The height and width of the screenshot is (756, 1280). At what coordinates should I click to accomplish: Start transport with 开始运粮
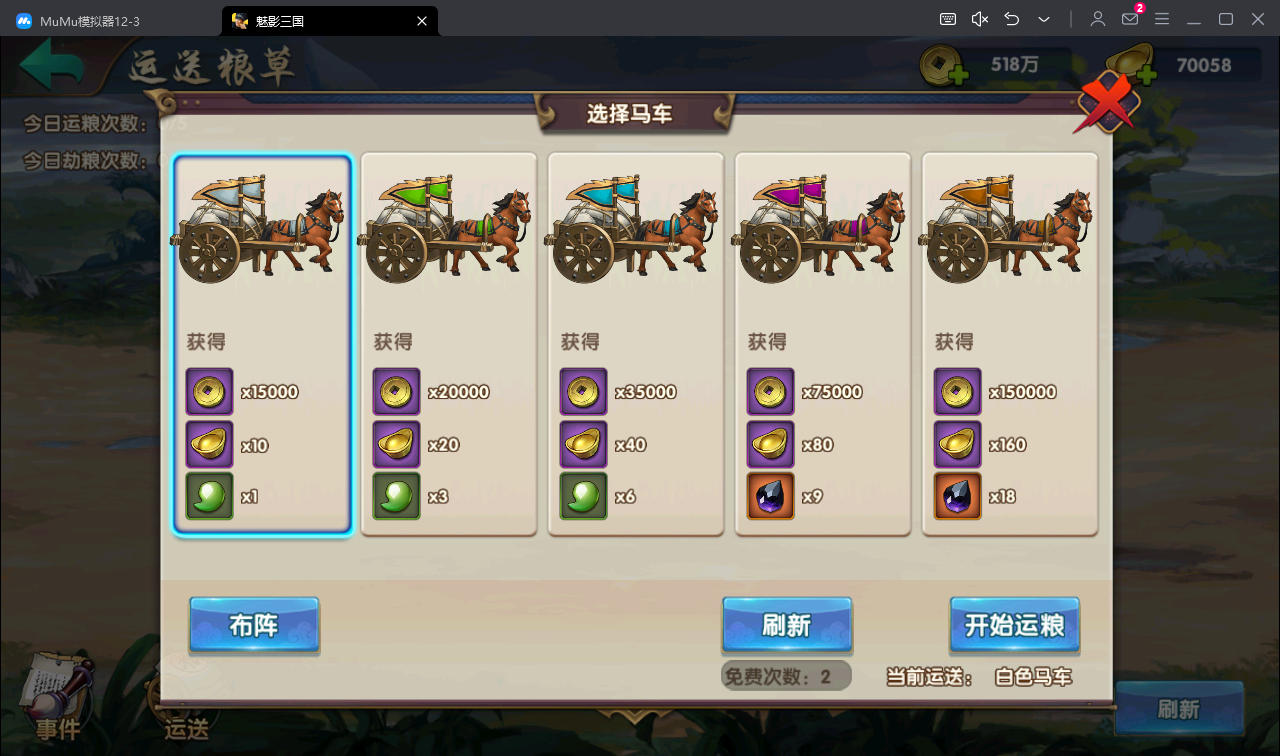pos(1014,626)
